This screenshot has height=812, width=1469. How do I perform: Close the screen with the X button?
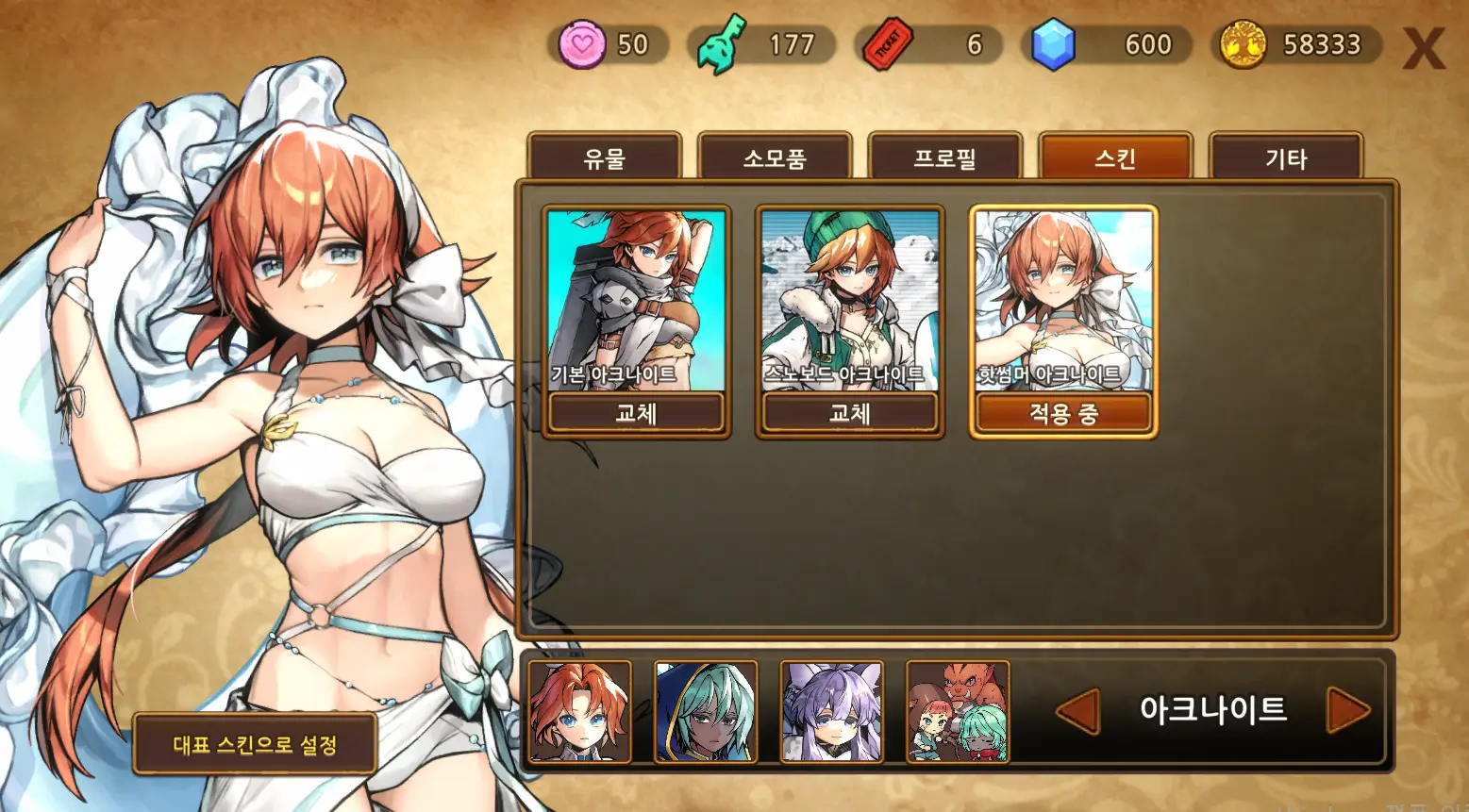(1423, 48)
